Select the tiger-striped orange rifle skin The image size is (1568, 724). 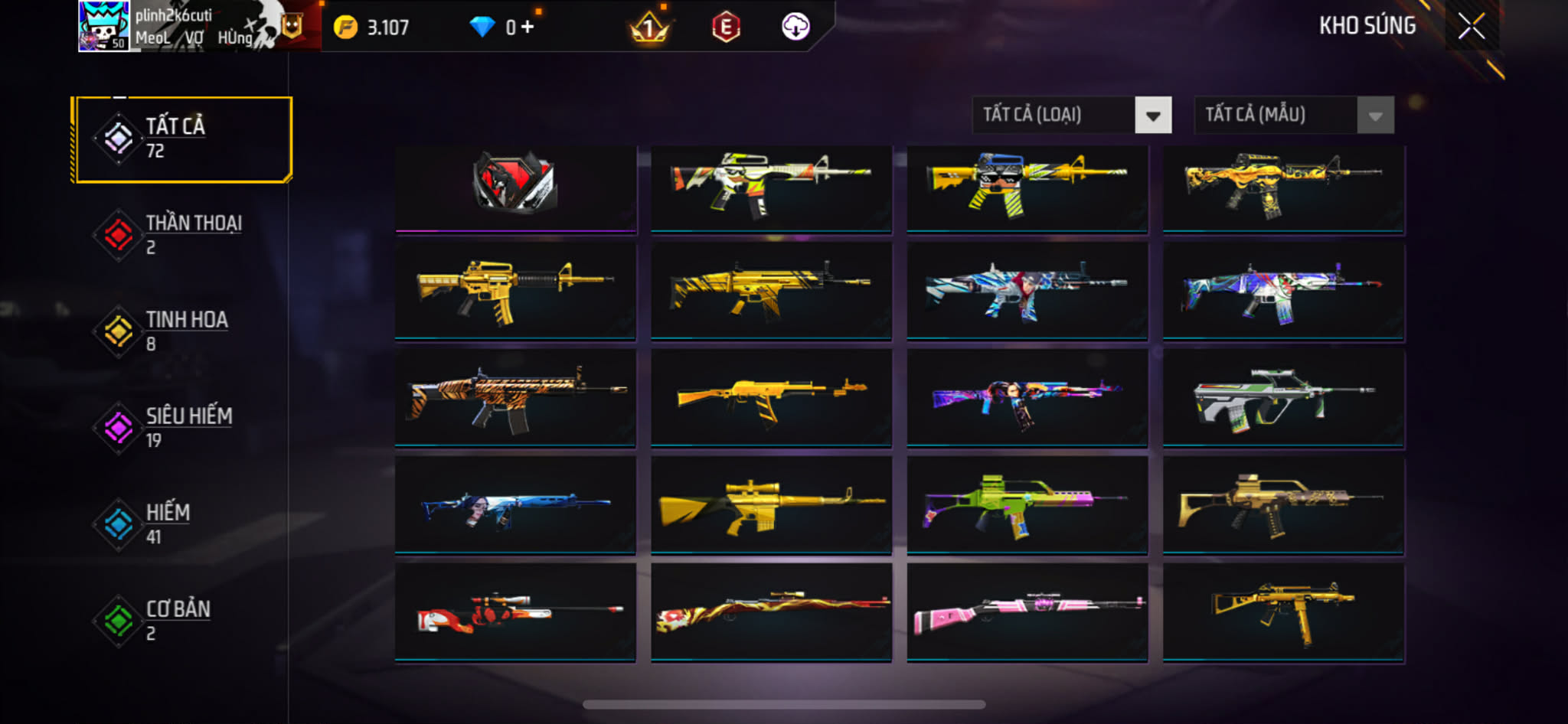515,398
